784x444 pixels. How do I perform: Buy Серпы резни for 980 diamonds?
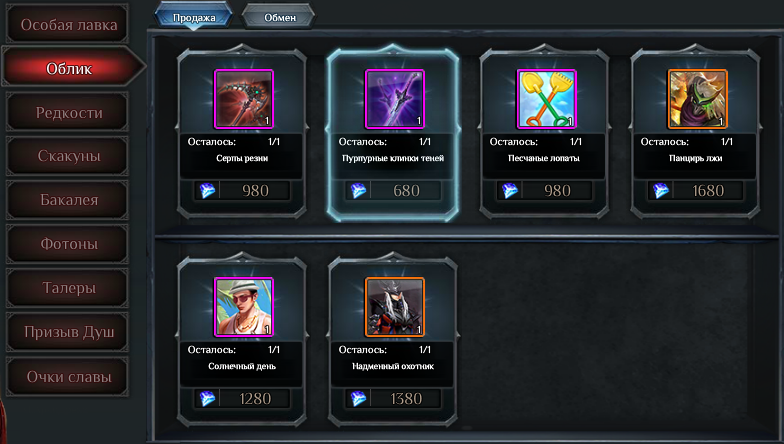click(x=243, y=191)
